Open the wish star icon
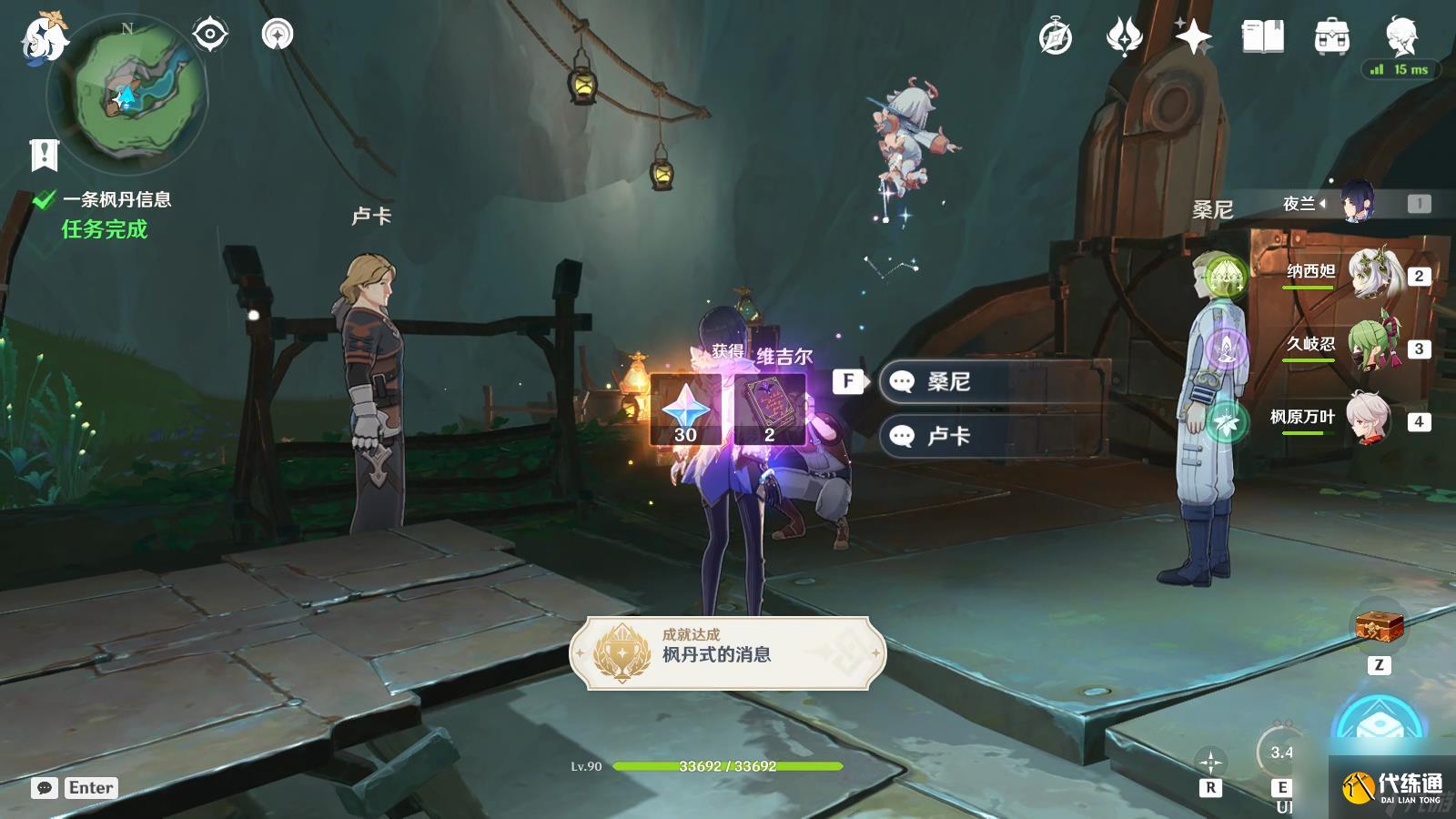 (x=1193, y=37)
